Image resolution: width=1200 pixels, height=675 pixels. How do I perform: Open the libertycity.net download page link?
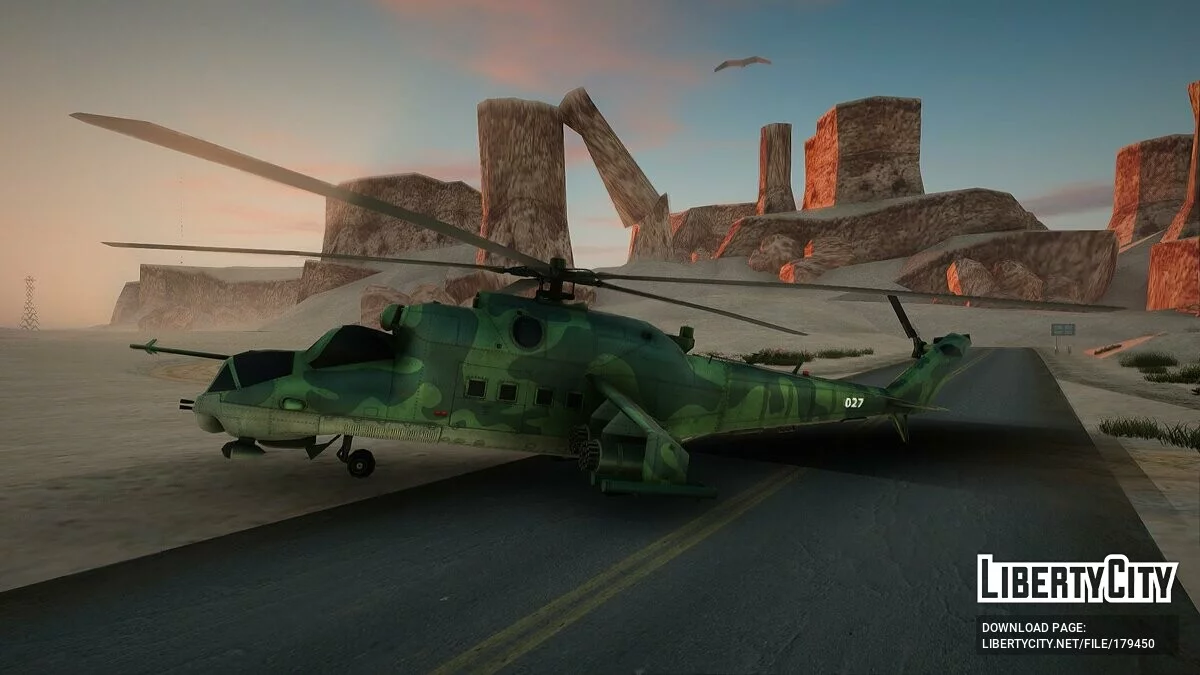[1067, 643]
